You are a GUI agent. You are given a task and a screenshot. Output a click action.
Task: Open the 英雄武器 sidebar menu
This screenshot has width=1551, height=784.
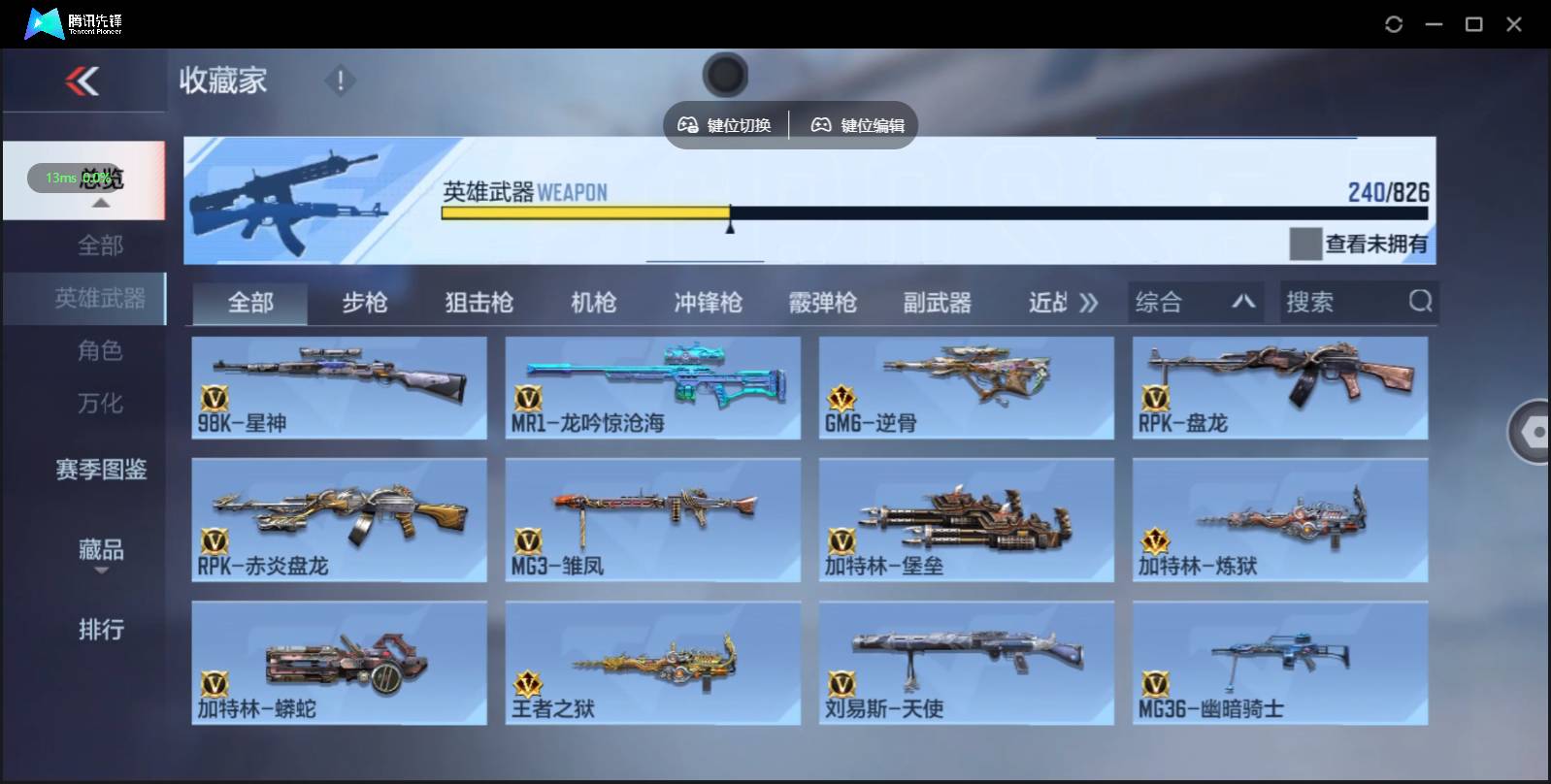coord(101,299)
